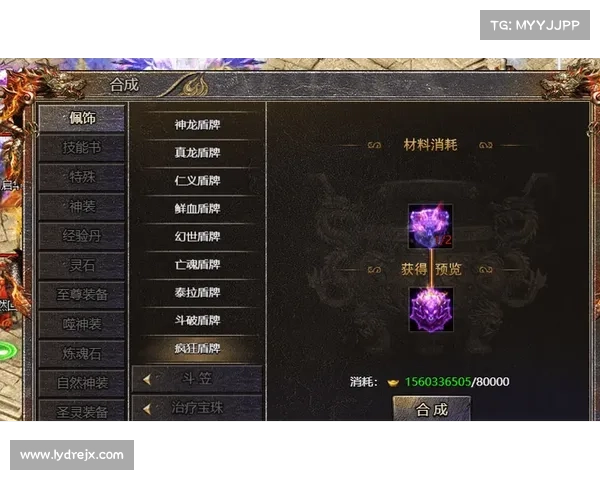Choose the 灵石 category tab

click(x=82, y=266)
